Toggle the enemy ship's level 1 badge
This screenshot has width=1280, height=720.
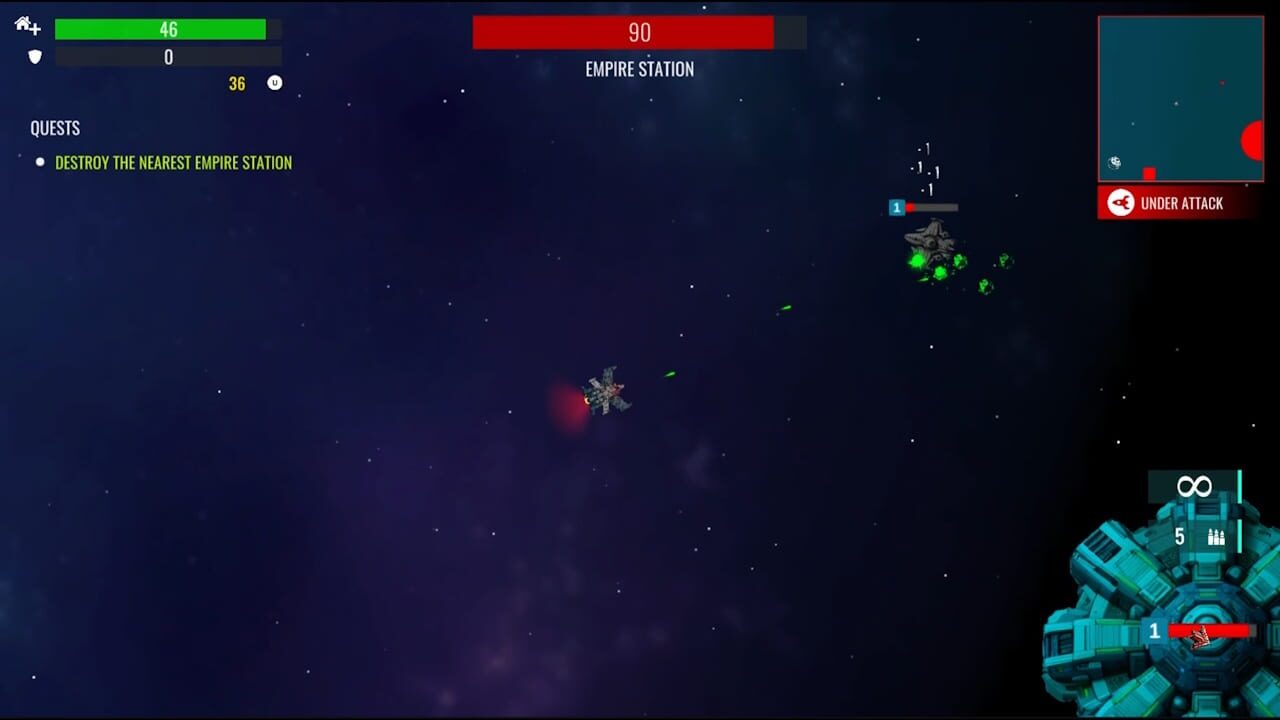tap(896, 208)
